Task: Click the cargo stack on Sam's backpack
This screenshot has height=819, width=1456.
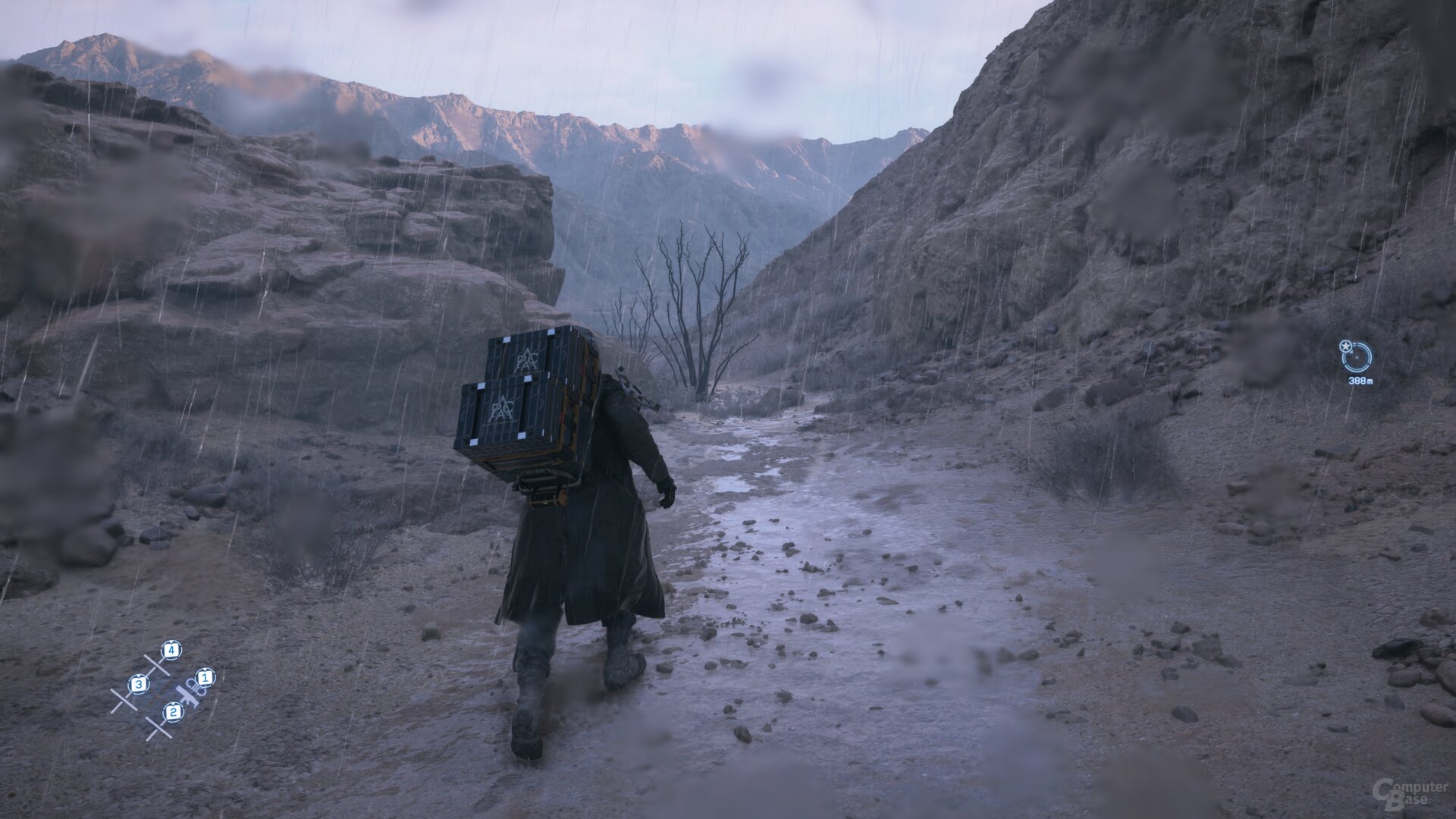Action: tap(523, 398)
